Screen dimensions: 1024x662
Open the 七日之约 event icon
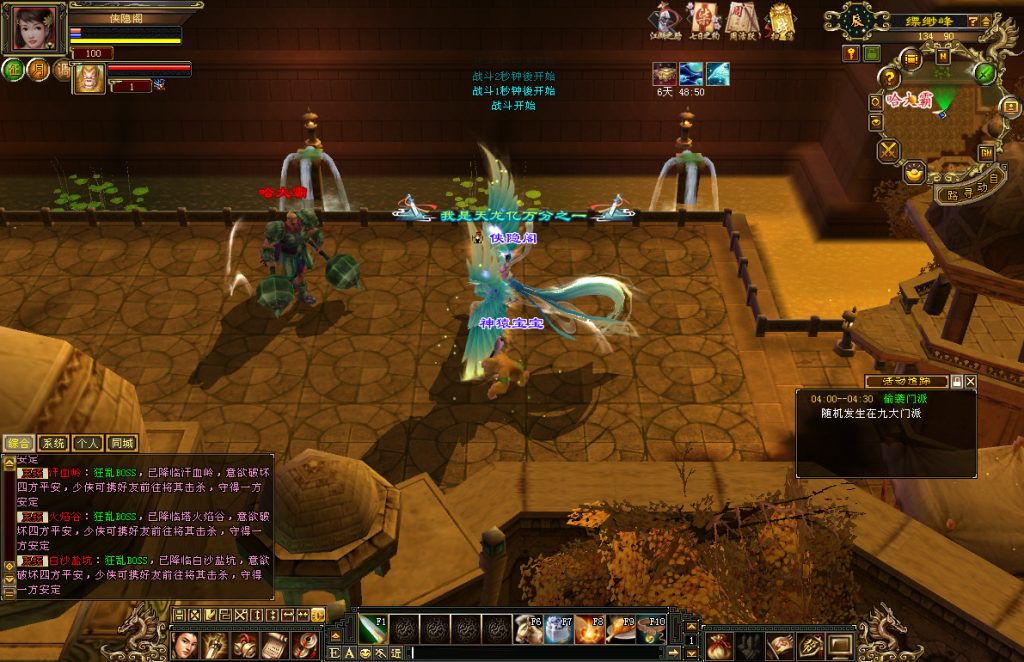[703, 21]
